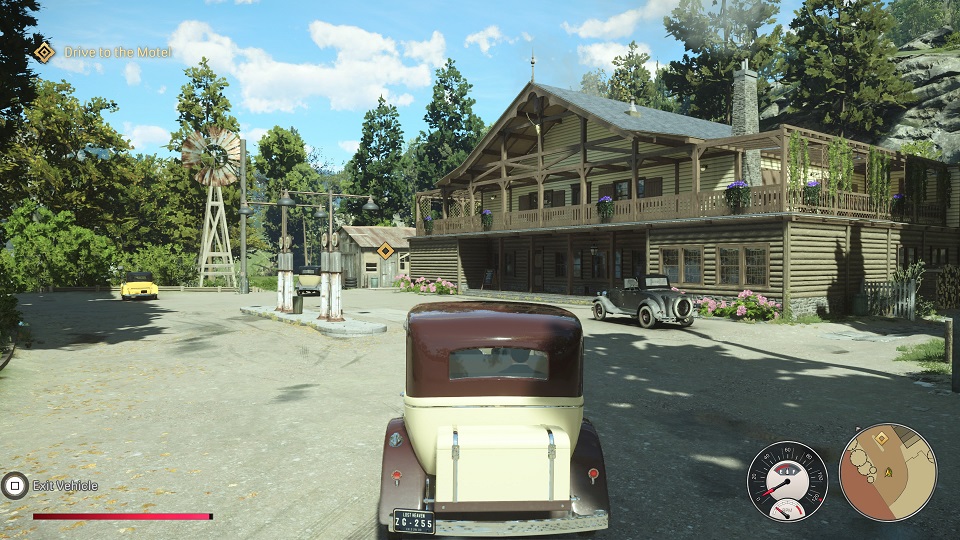Click the yellow diamond objective waypoint marker
Screen dimensions: 960x540
click(385, 250)
